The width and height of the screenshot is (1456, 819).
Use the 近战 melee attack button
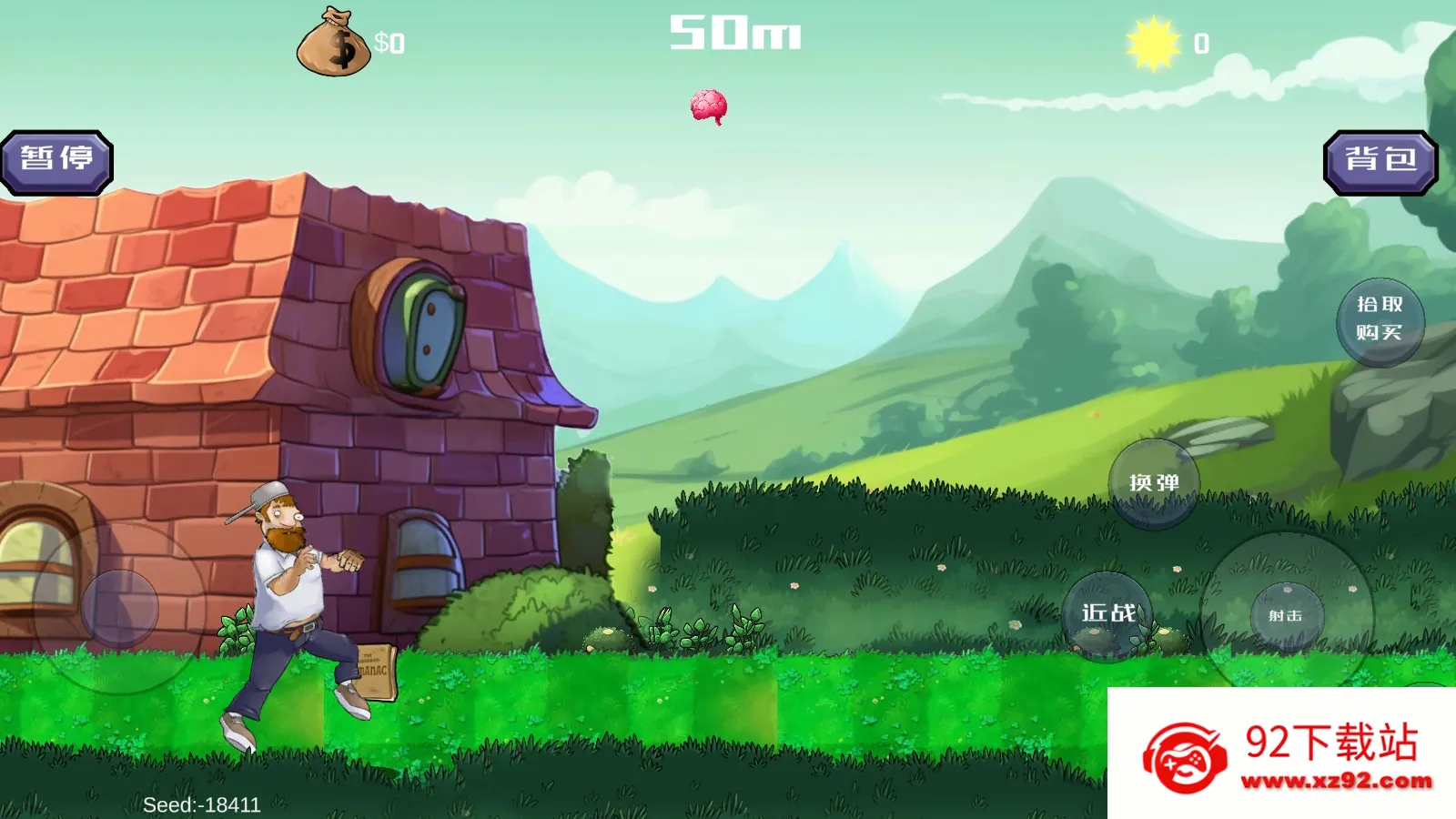pyautogui.click(x=1107, y=615)
